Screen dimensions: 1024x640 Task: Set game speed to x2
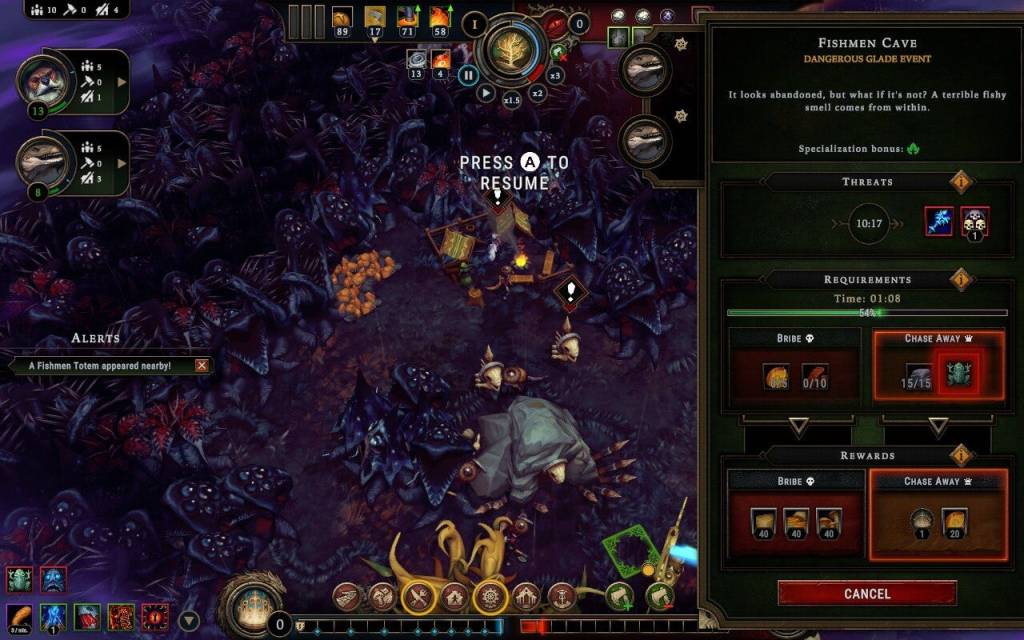(x=537, y=93)
